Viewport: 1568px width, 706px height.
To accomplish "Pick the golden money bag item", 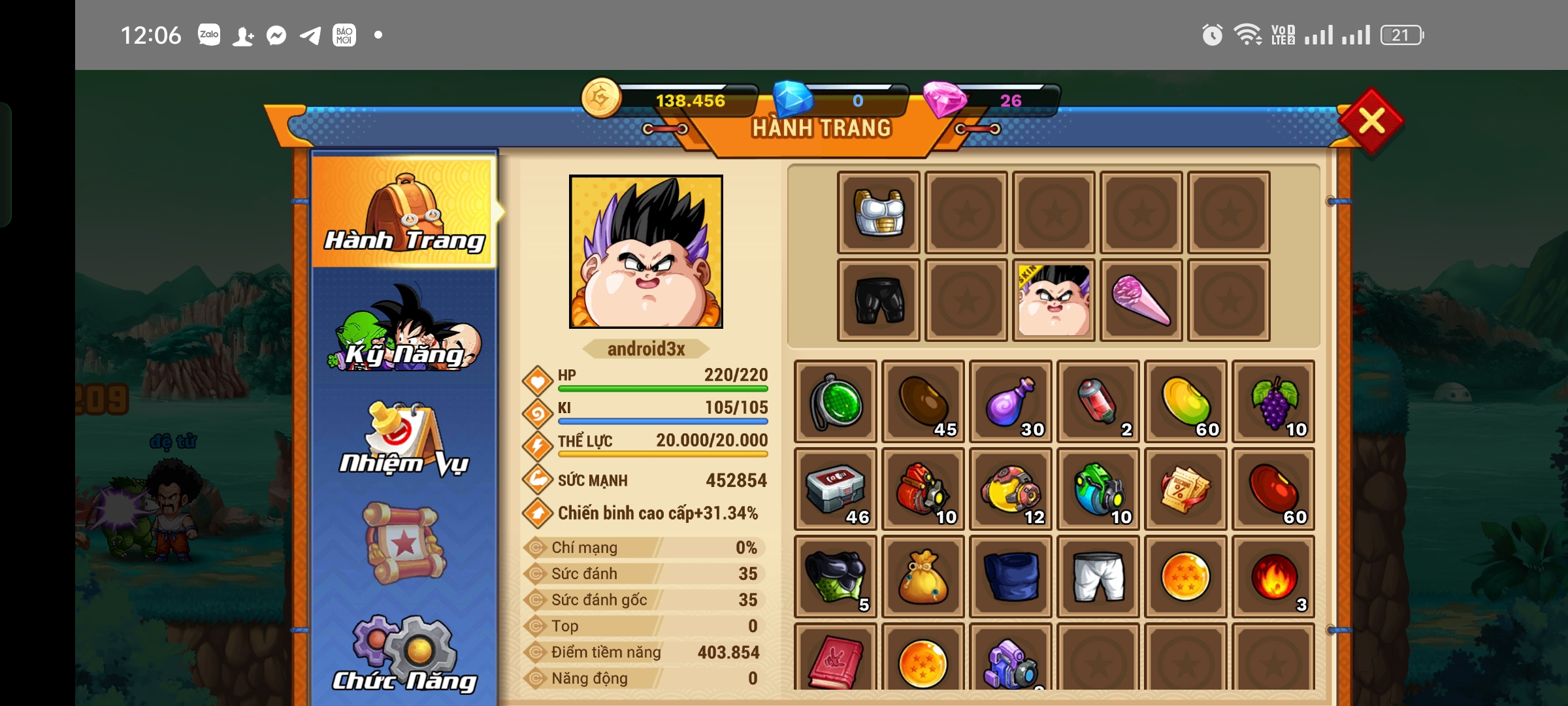I will [x=923, y=577].
